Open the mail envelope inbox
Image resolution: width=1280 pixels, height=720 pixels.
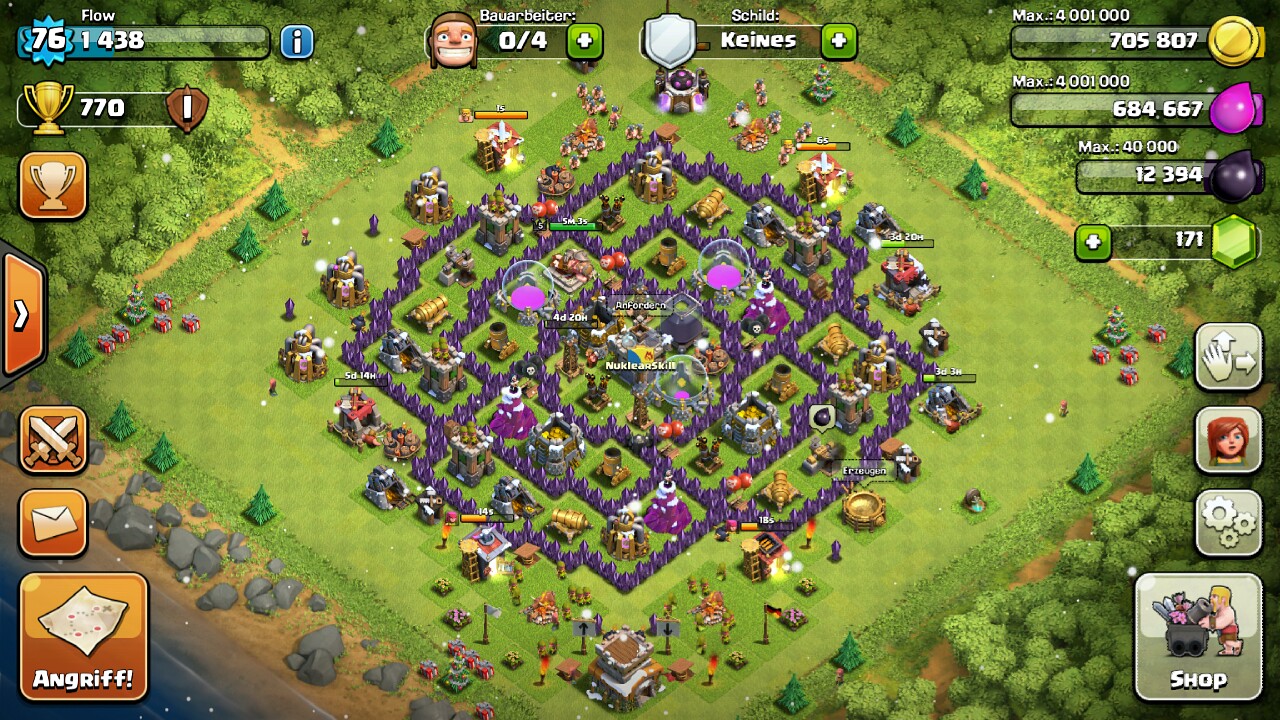tap(53, 522)
